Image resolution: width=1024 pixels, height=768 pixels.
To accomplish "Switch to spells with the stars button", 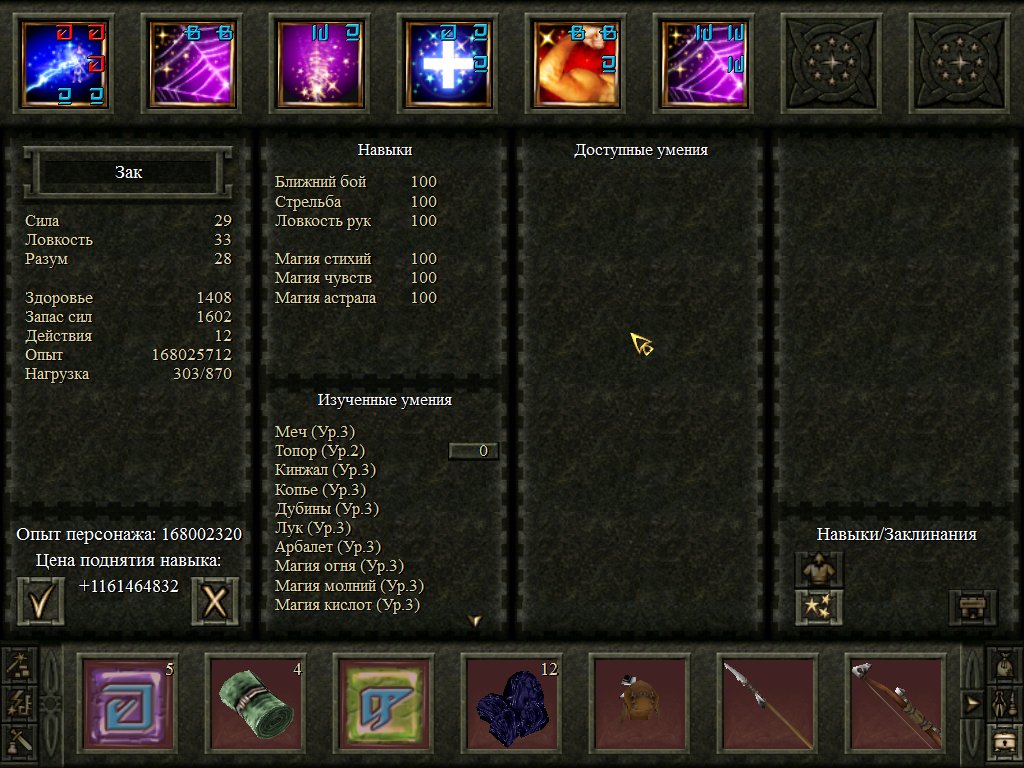I will click(x=819, y=607).
